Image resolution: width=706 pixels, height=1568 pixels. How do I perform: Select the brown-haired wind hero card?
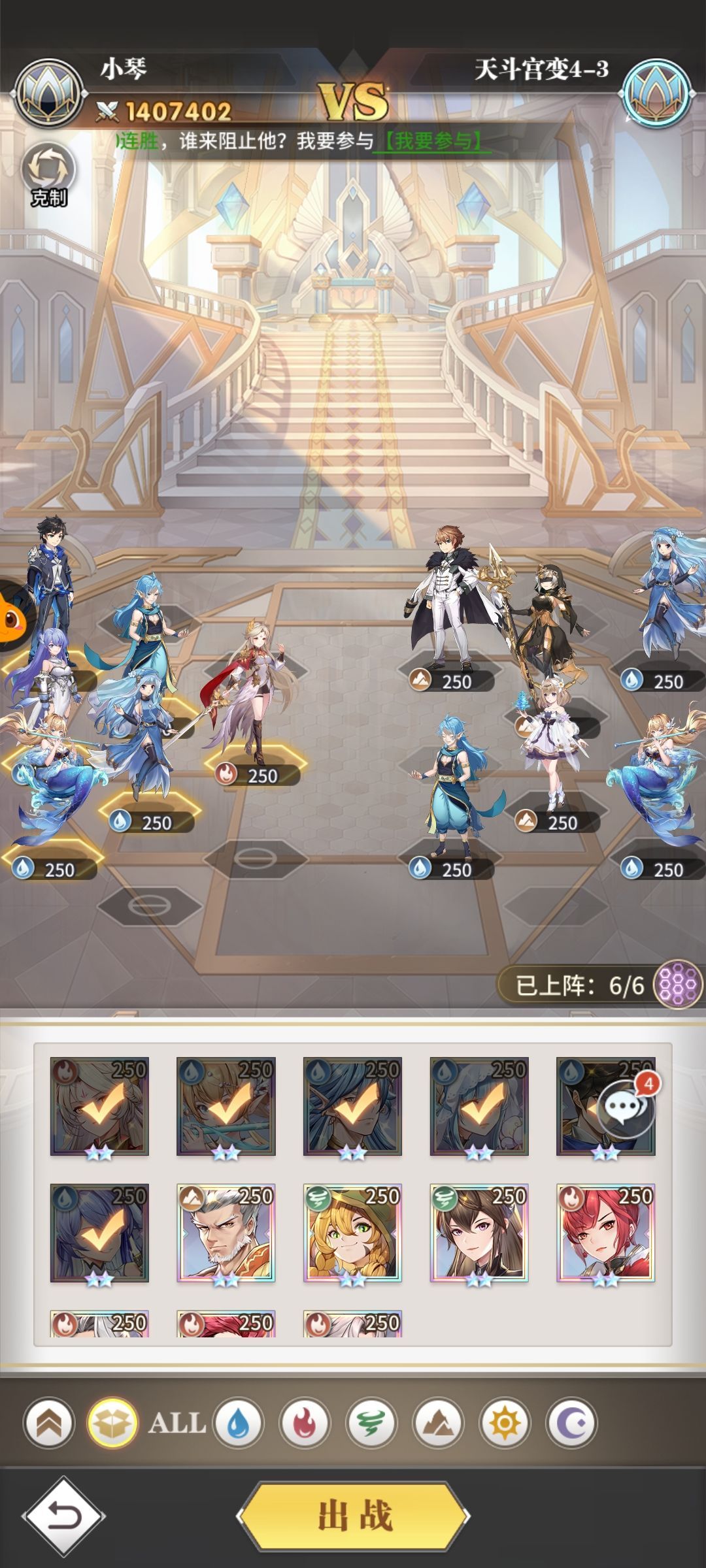click(x=479, y=1233)
